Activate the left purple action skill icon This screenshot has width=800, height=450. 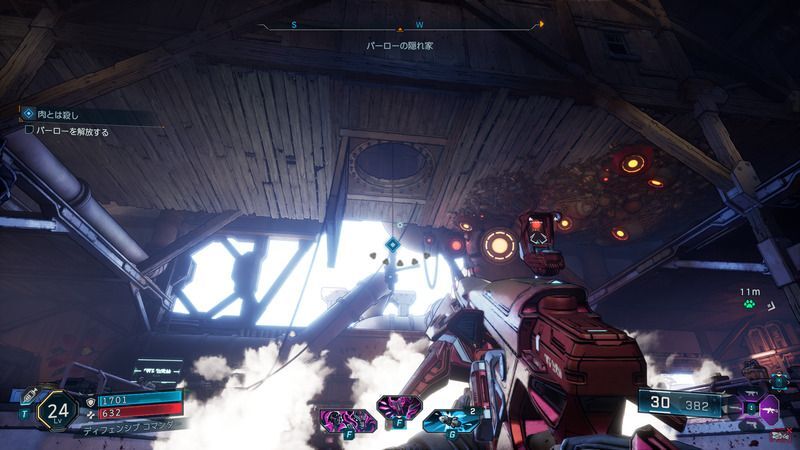[335, 420]
